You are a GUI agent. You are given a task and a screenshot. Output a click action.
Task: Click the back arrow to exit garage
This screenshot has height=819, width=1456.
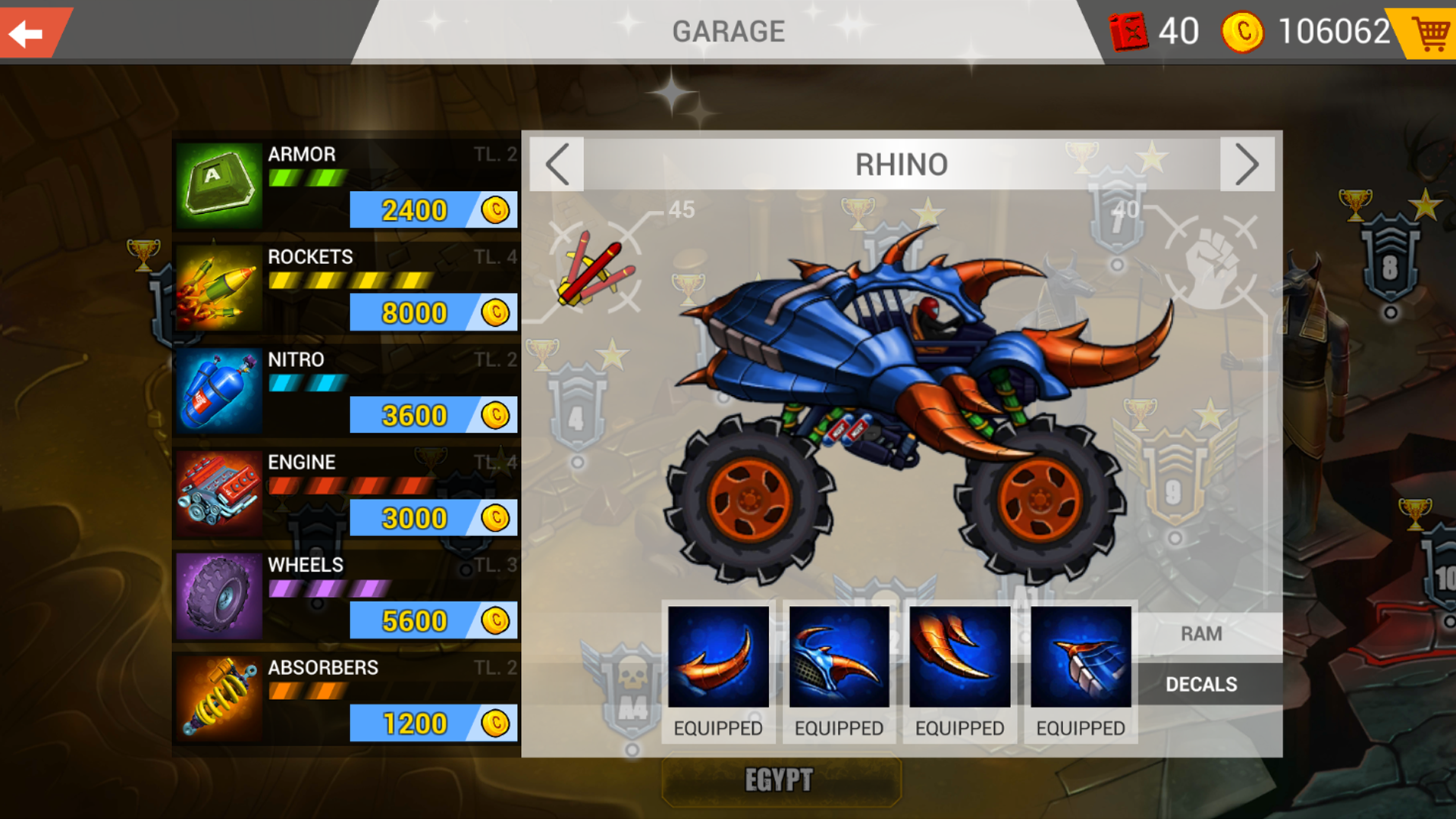click(29, 32)
